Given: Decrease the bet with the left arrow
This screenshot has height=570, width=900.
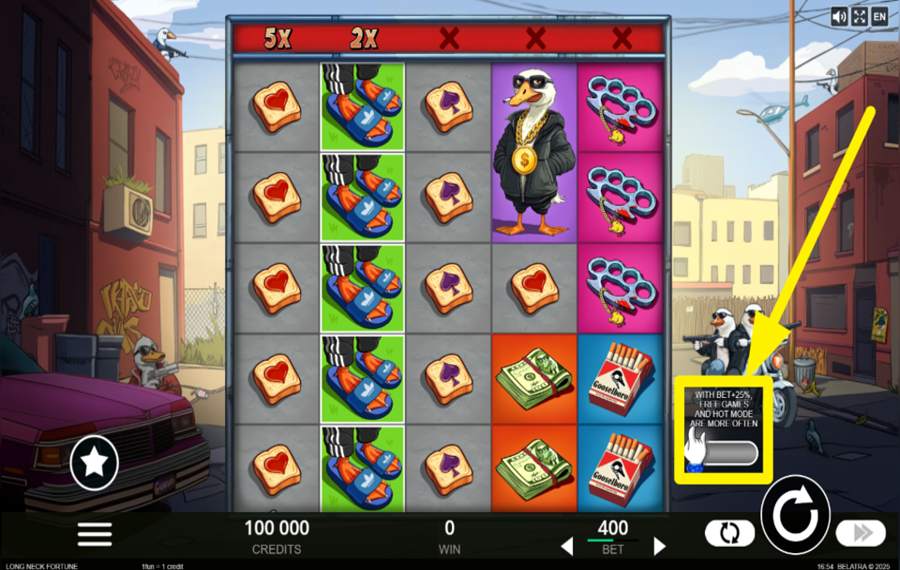Looking at the screenshot, I should (x=567, y=546).
